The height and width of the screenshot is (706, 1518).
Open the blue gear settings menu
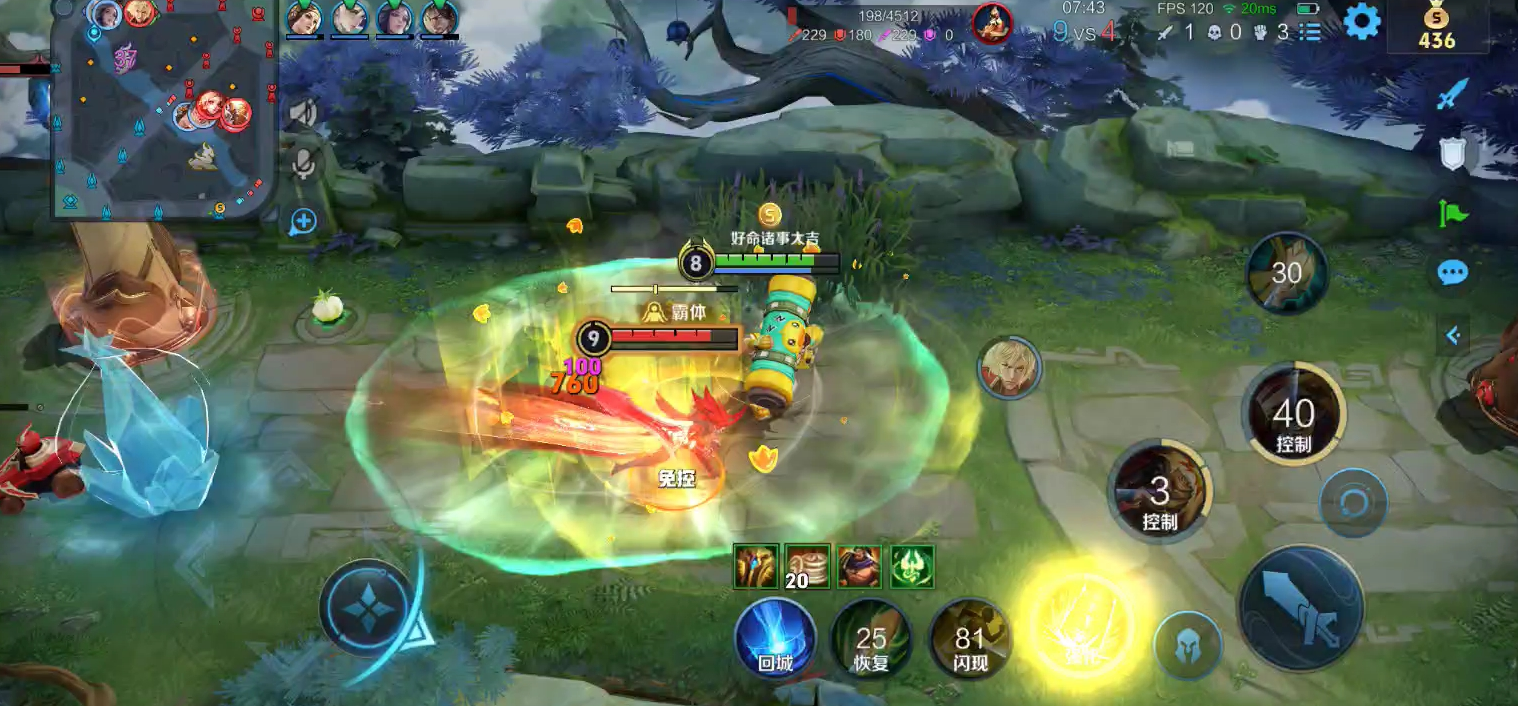click(x=1361, y=21)
